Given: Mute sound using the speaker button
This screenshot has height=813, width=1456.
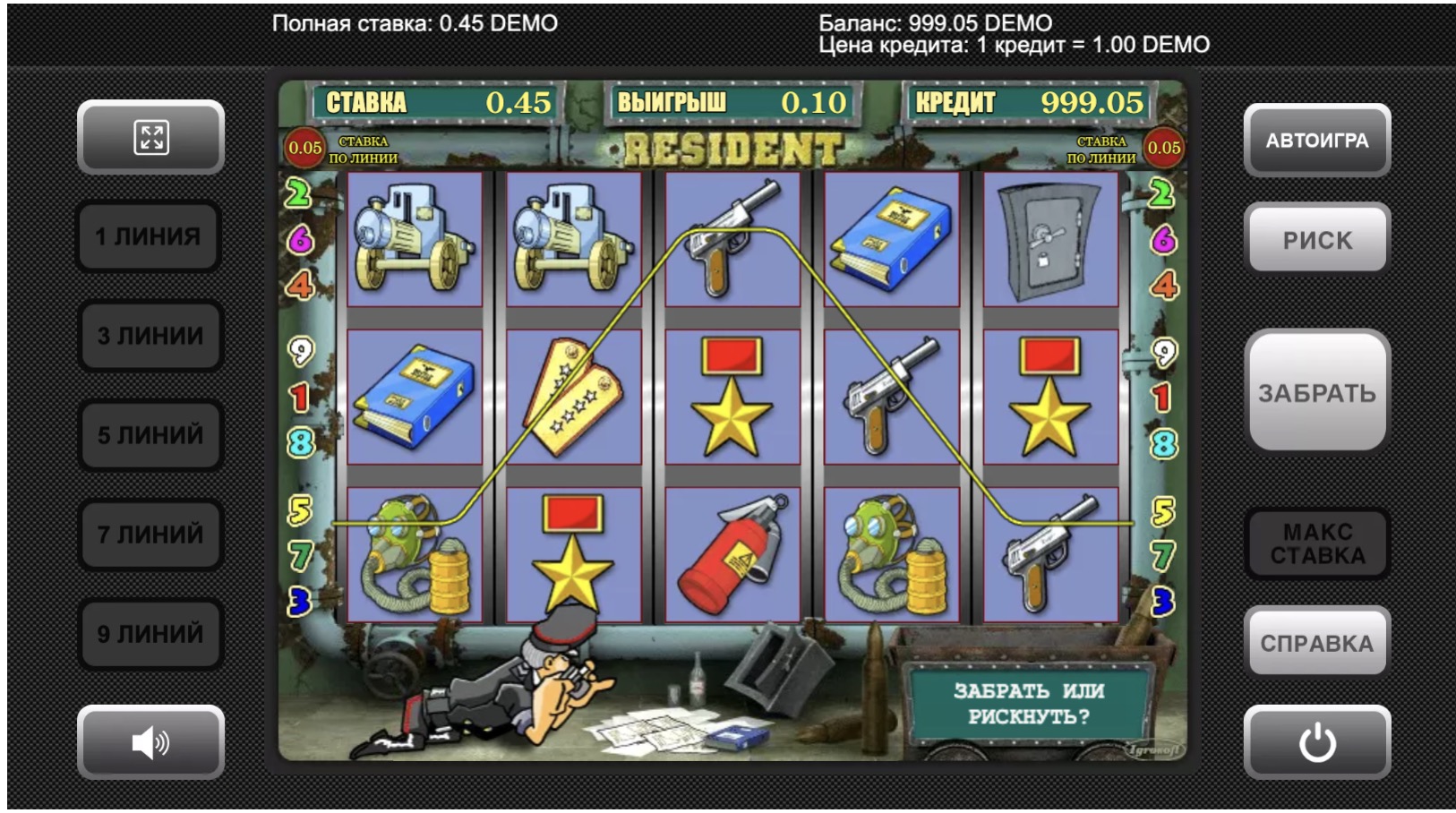Looking at the screenshot, I should click(x=150, y=742).
